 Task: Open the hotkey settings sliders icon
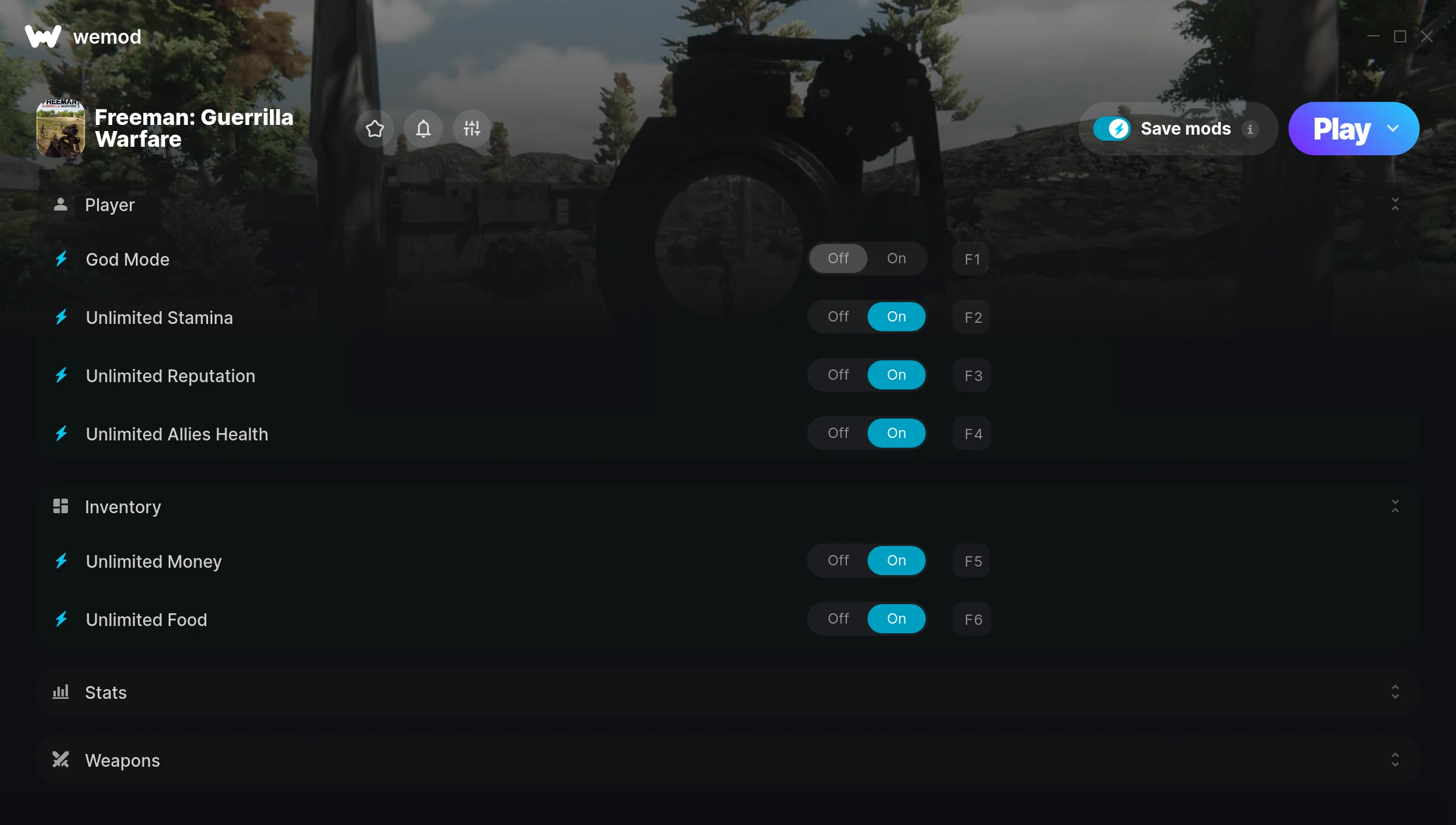[471, 129]
